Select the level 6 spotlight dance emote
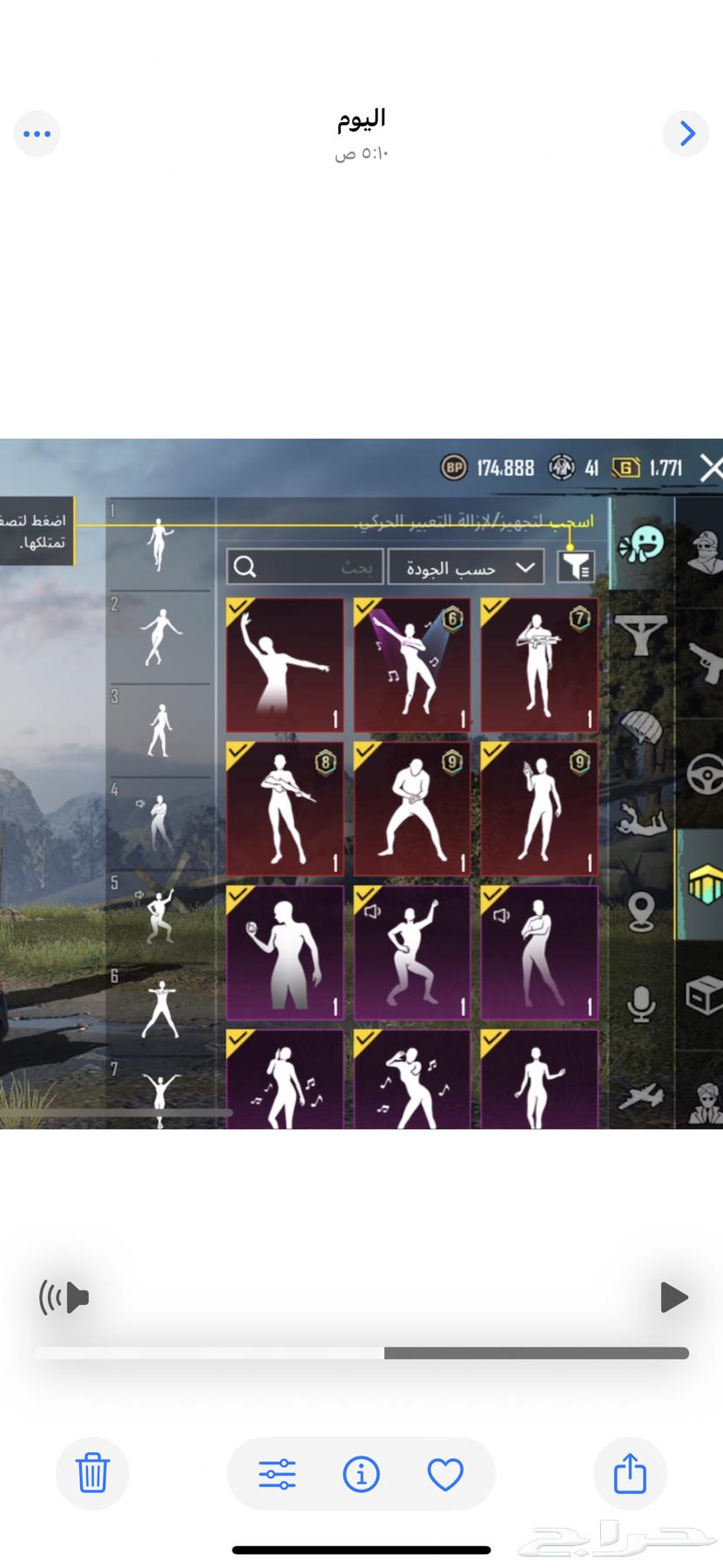Image resolution: width=723 pixels, height=1568 pixels. [412, 665]
